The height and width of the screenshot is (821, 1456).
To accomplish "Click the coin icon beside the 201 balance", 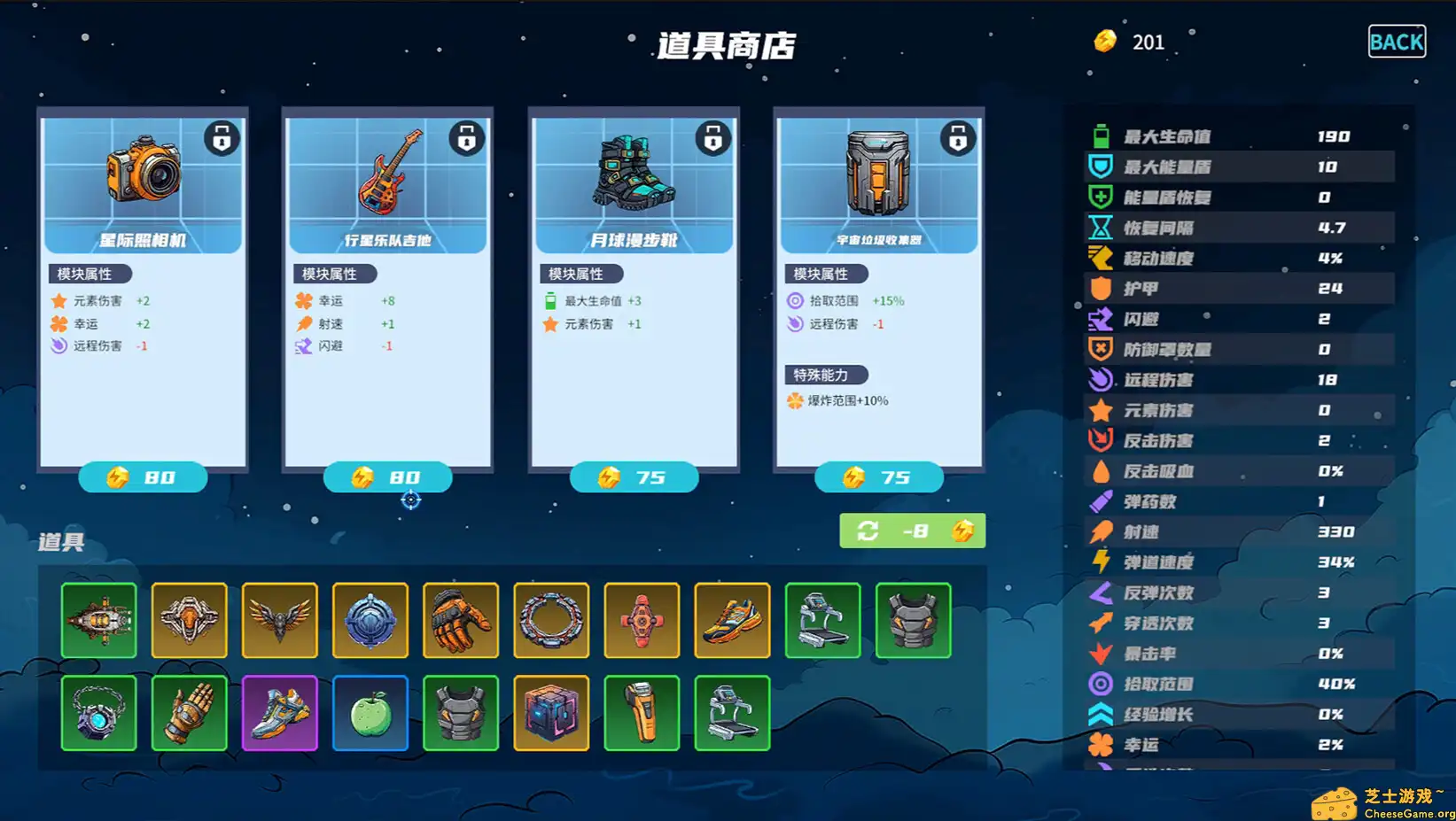I will (1104, 42).
